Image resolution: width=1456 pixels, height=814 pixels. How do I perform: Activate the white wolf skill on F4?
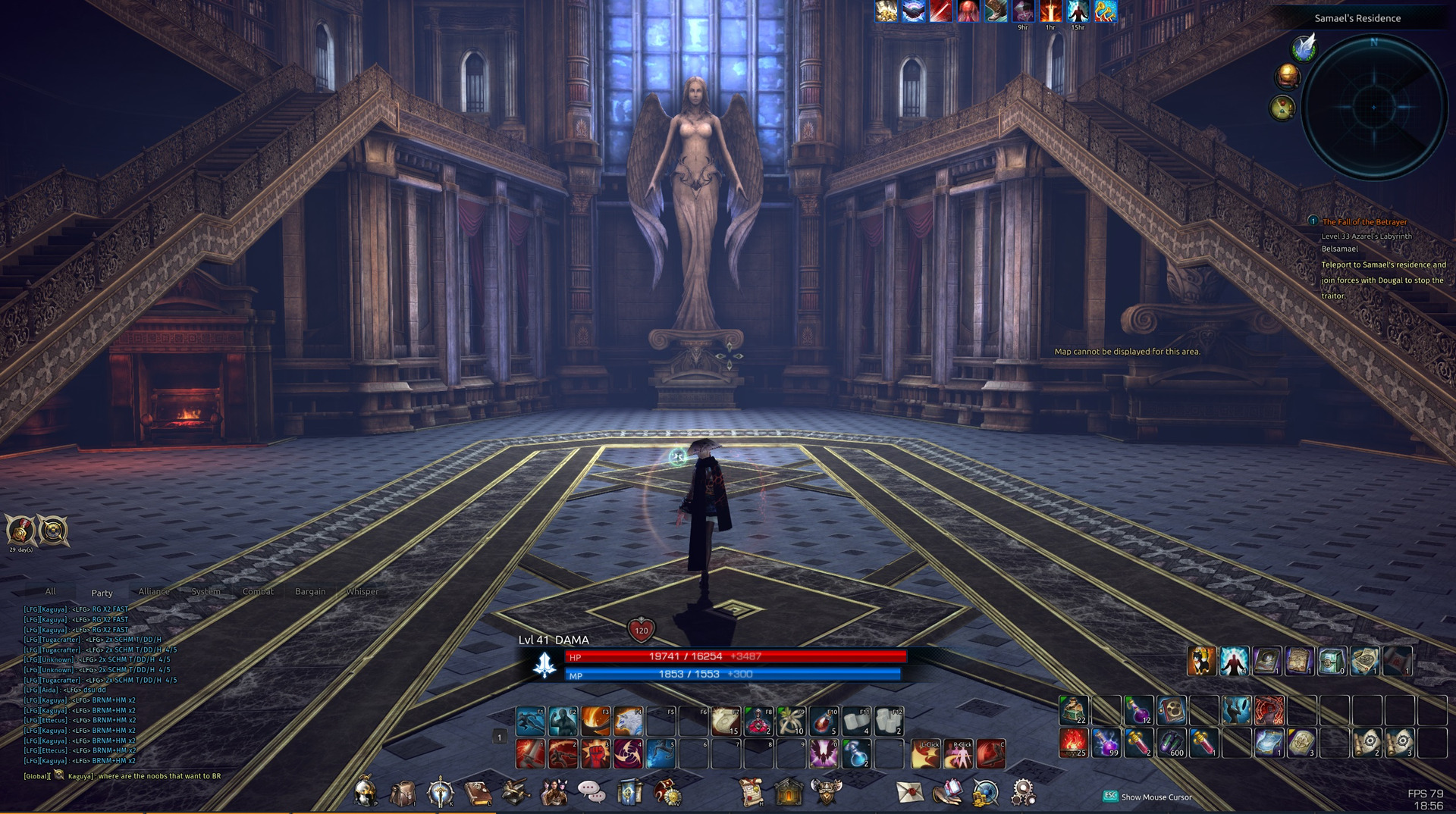coord(629,722)
